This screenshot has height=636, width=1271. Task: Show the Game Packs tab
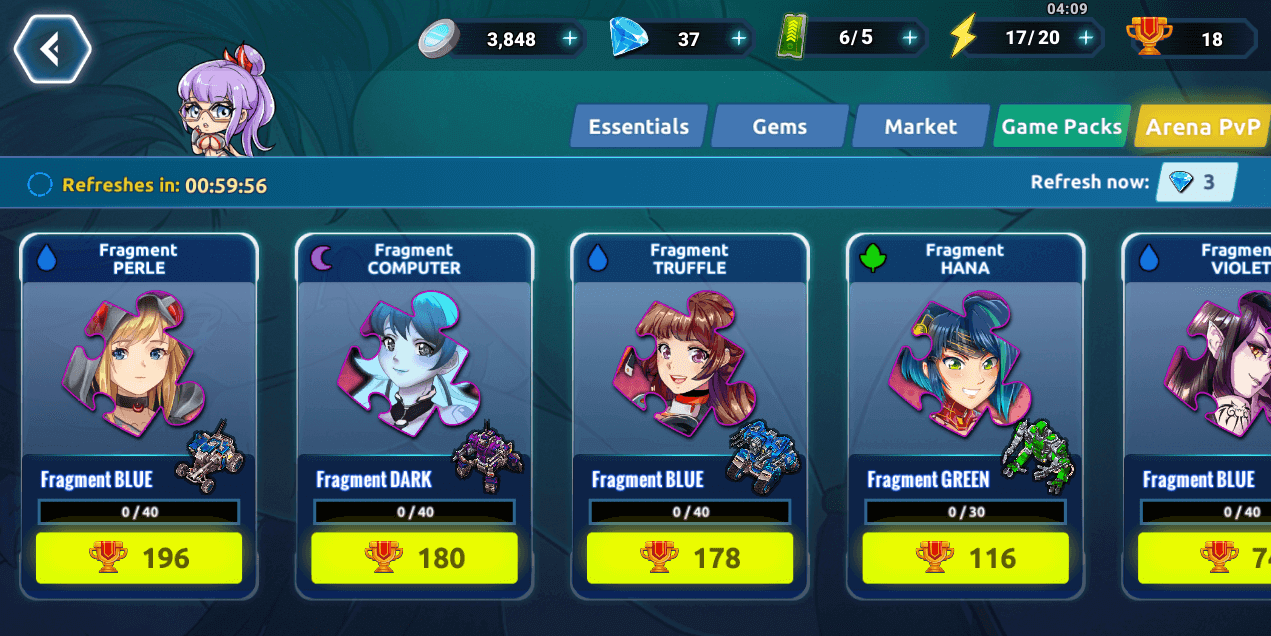coord(1061,127)
